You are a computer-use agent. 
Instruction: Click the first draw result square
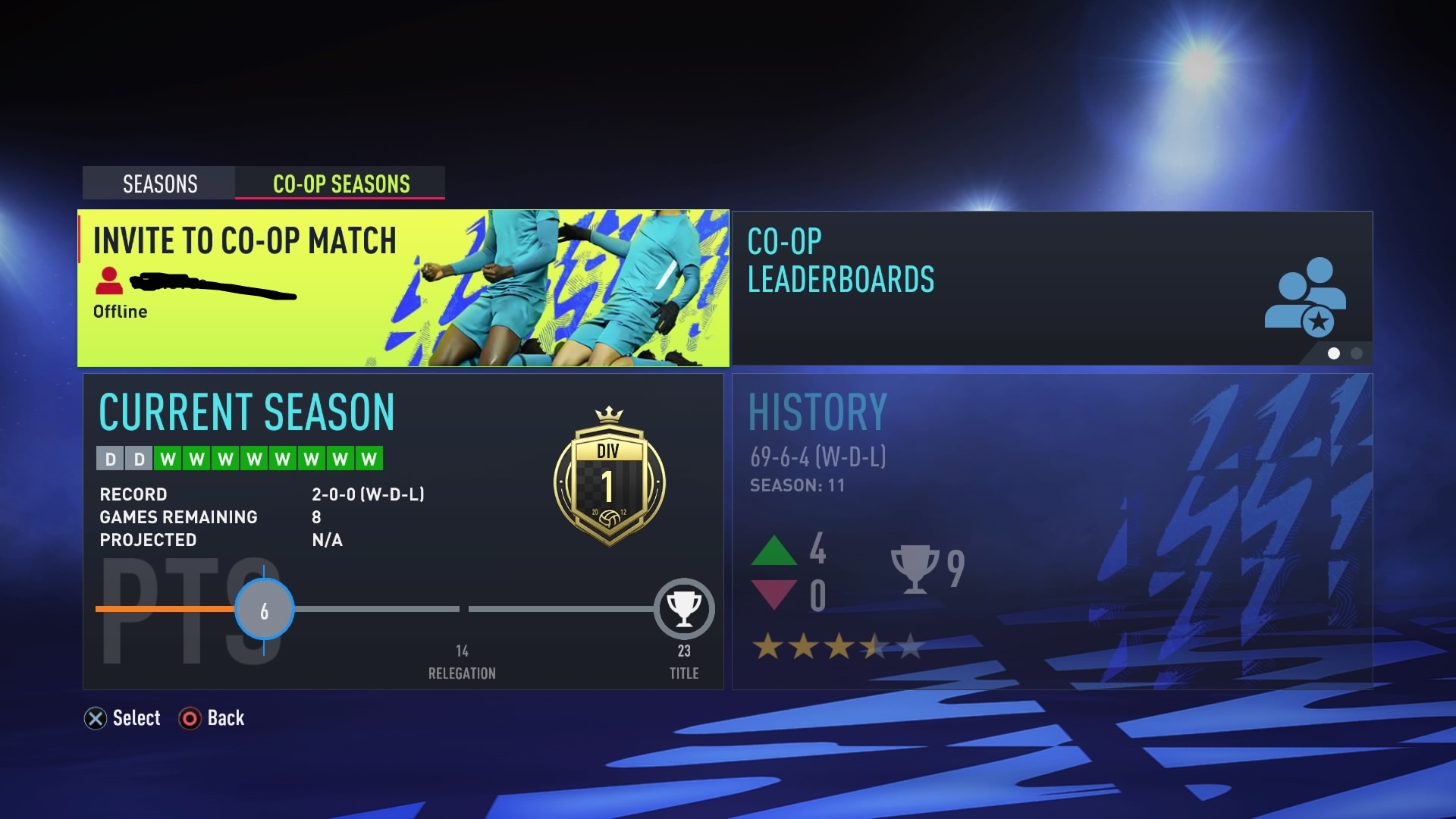pyautogui.click(x=110, y=458)
